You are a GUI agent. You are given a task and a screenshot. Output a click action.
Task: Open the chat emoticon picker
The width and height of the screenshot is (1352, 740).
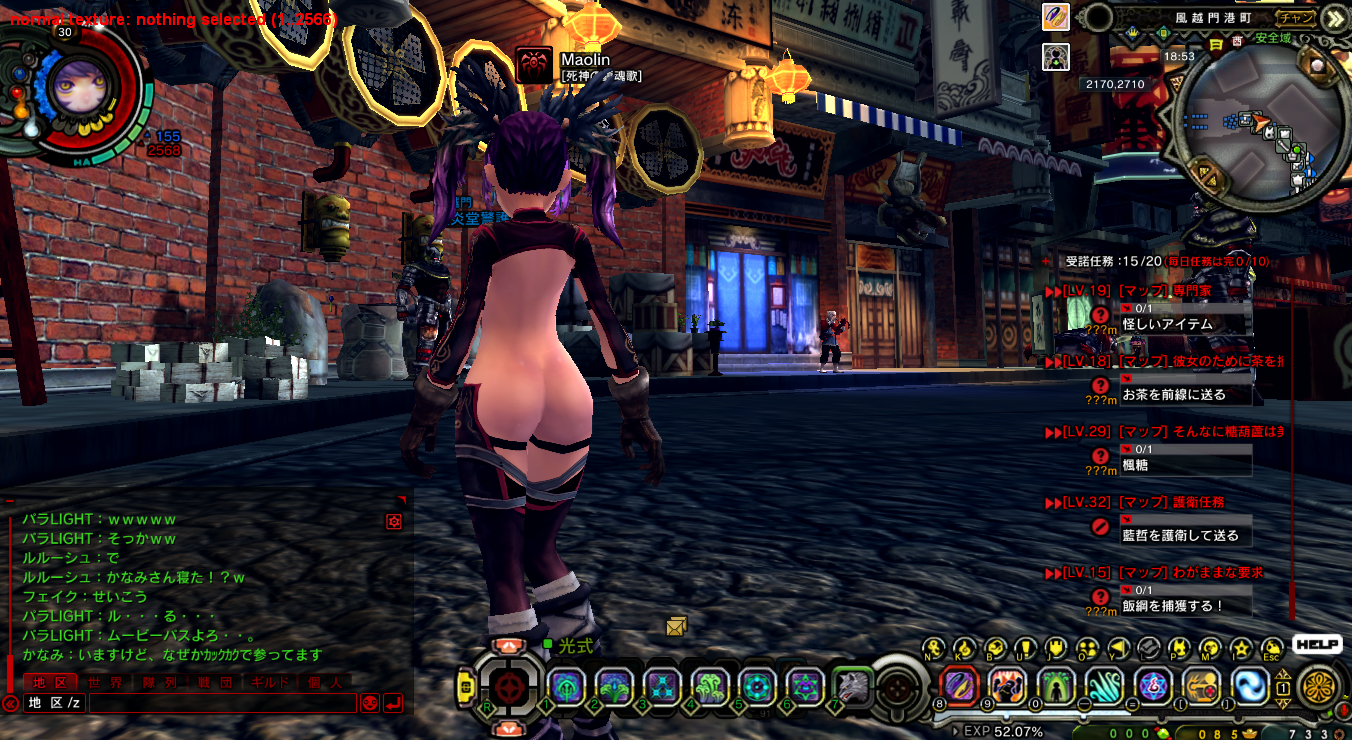pos(369,703)
